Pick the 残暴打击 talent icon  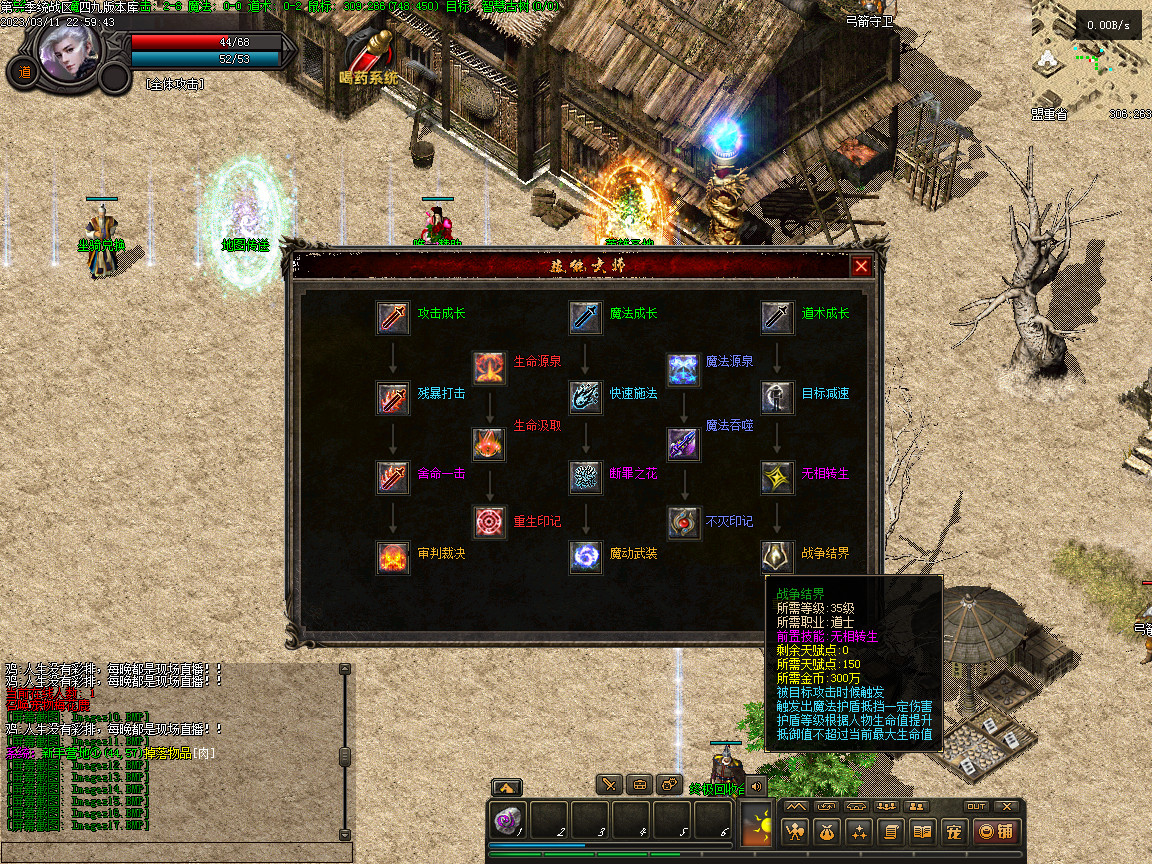[393, 397]
